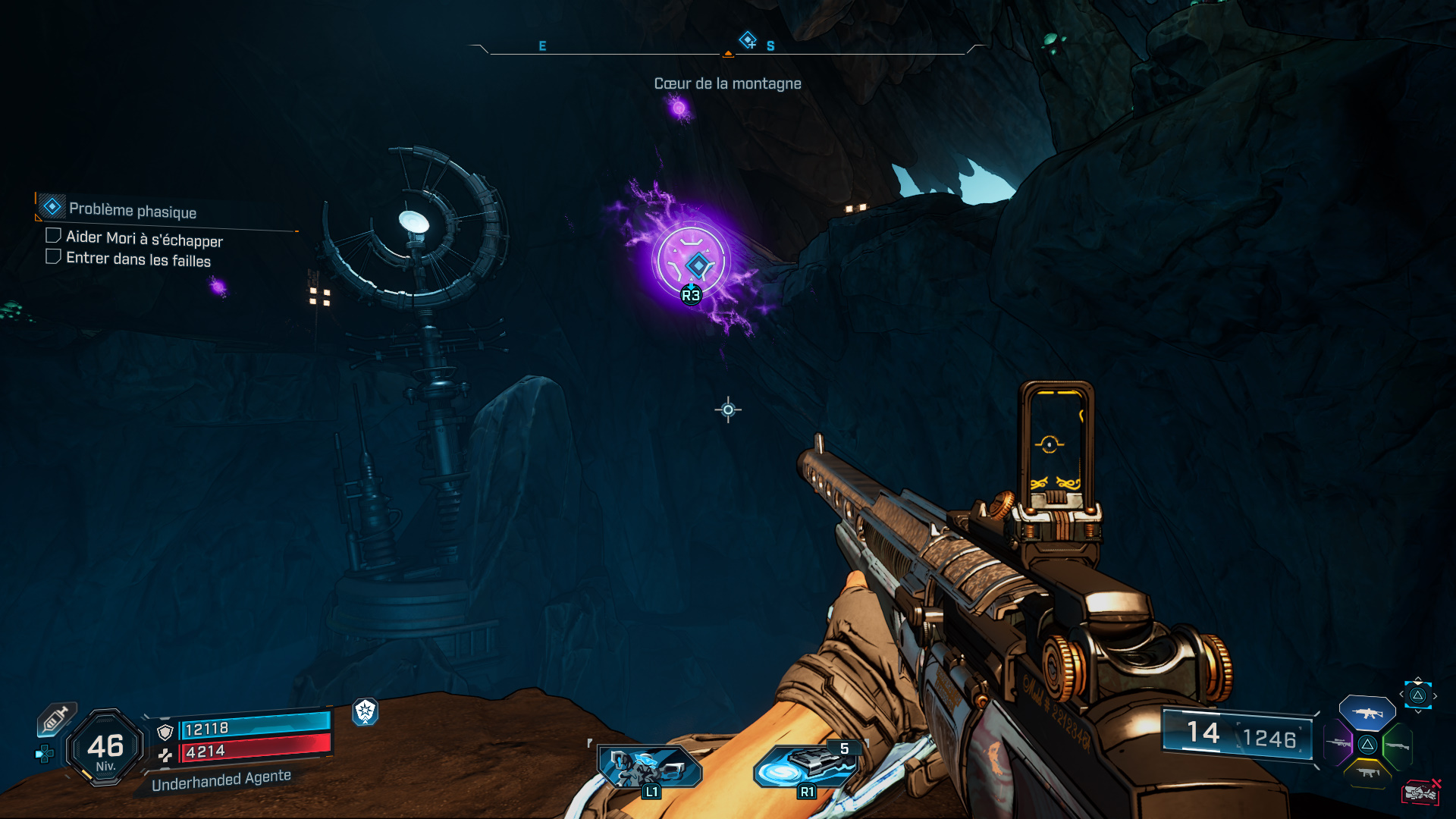Choose the yellow SMG weapon slot
1456x819 pixels.
[1368, 773]
